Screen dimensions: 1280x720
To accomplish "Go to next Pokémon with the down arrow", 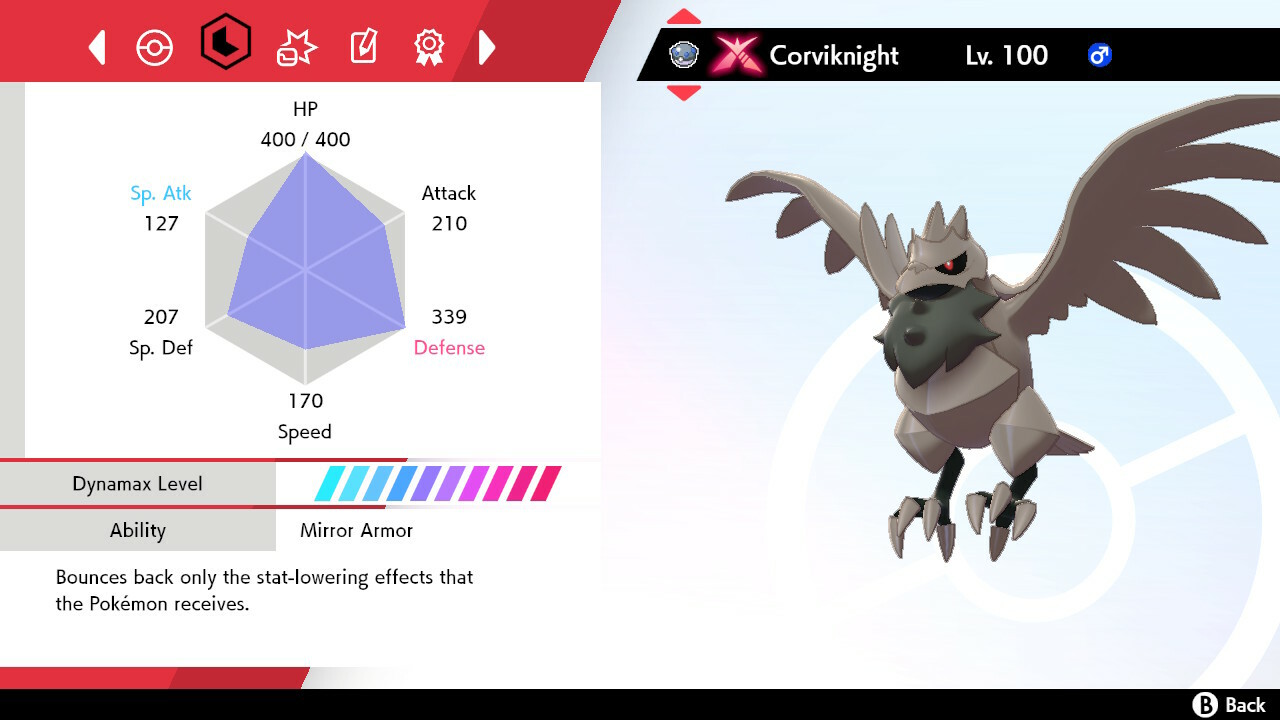I will click(x=684, y=93).
